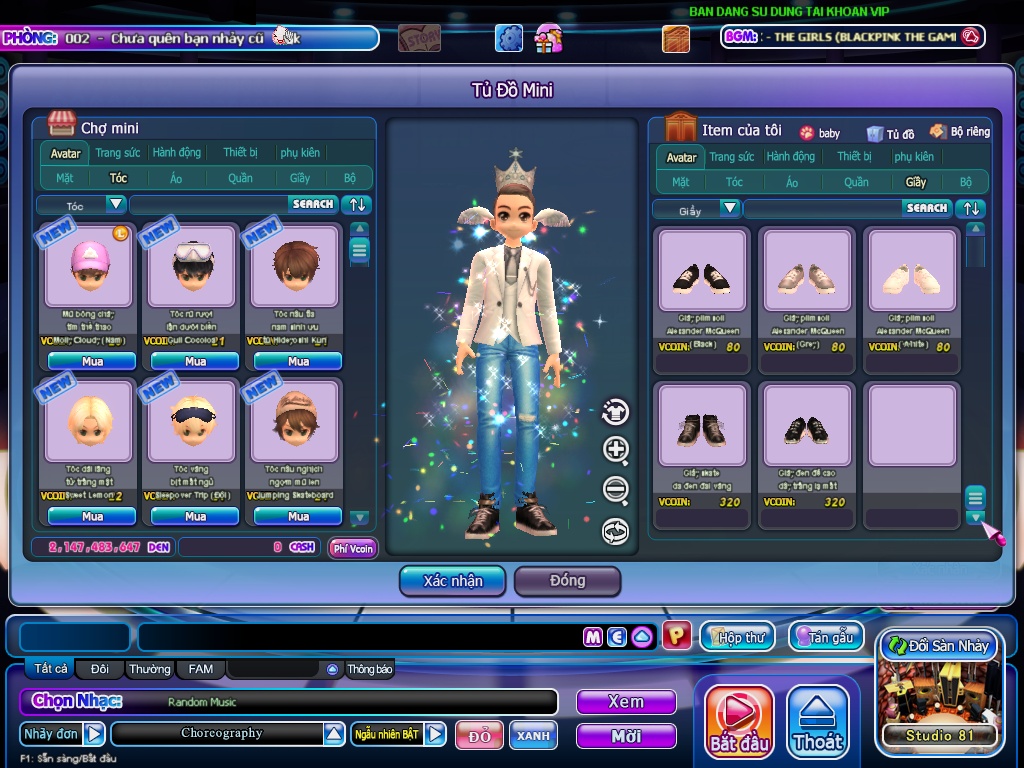Confirm with the Xác nhận button
The width and height of the screenshot is (1024, 768).
tap(453, 581)
